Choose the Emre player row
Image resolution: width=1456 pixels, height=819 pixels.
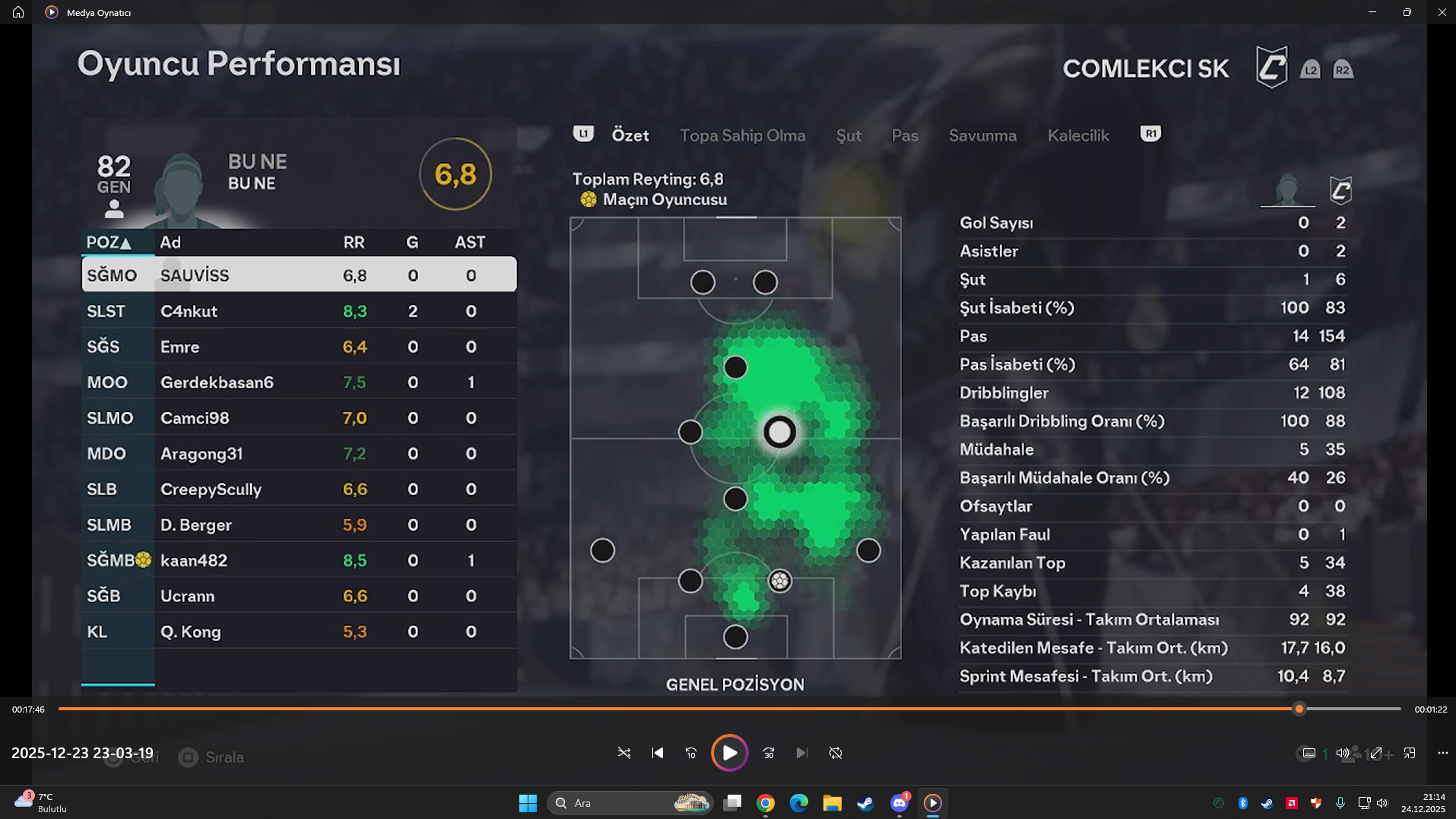299,347
